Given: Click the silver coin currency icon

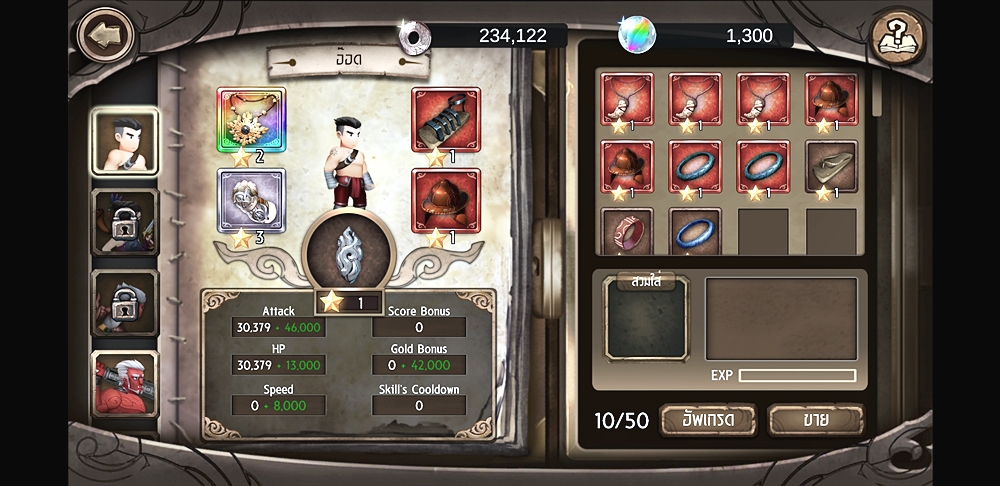Looking at the screenshot, I should [x=414, y=36].
